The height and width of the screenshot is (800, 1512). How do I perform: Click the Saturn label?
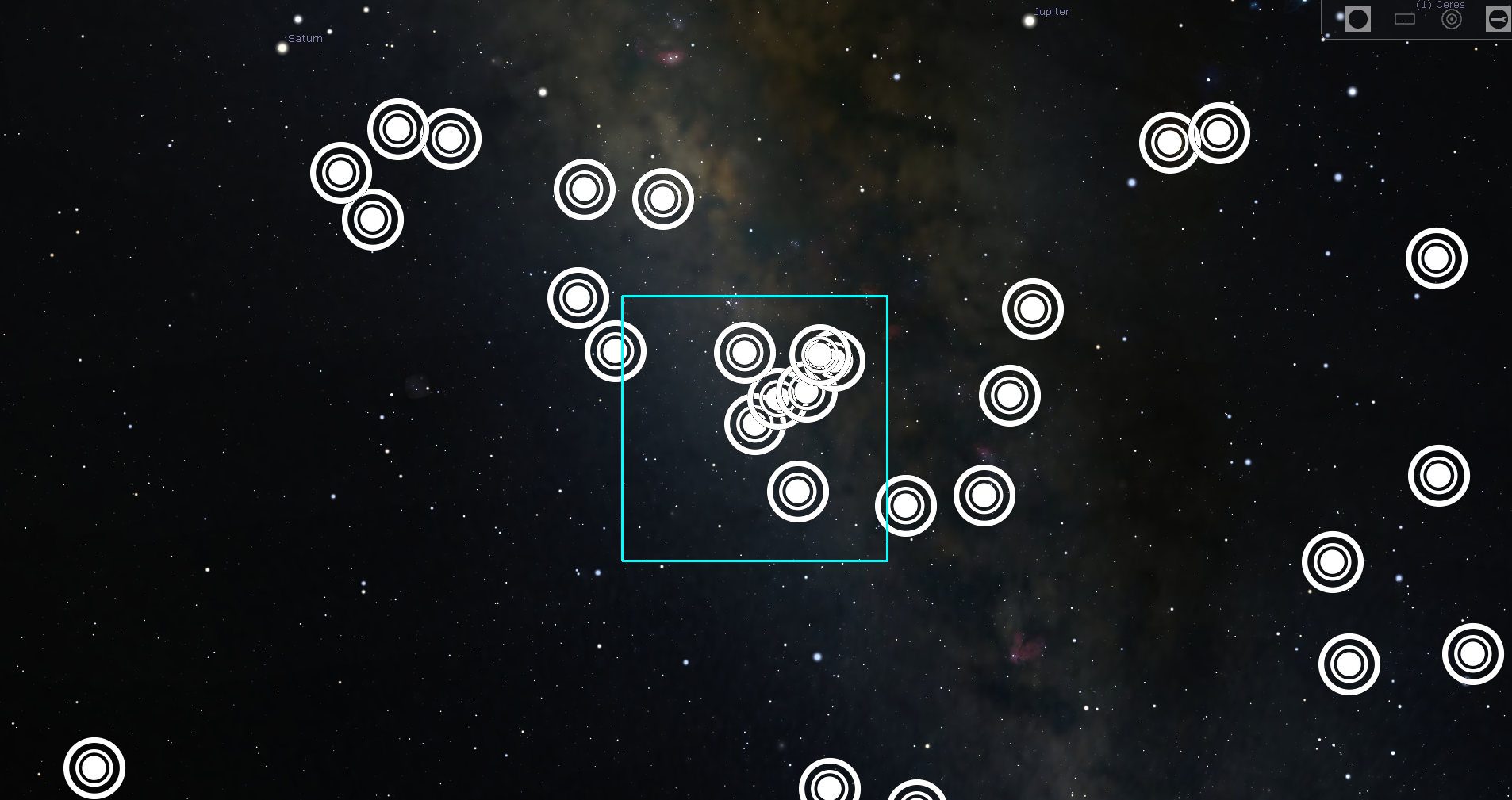pyautogui.click(x=305, y=38)
